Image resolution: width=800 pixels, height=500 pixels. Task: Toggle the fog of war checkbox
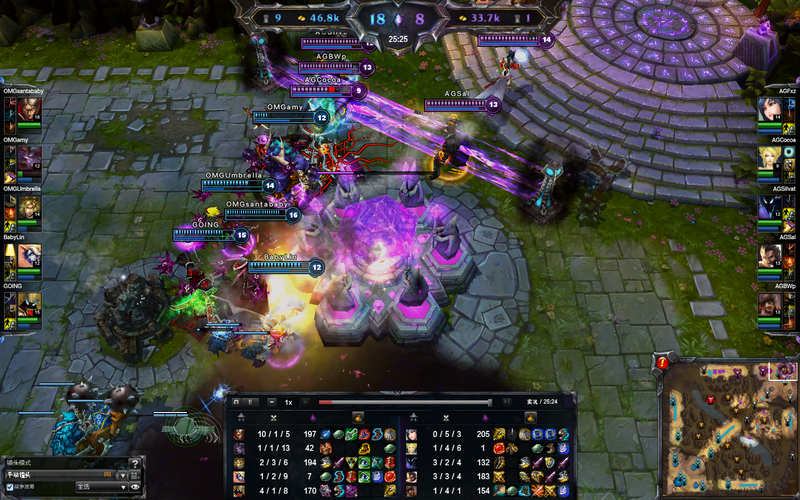[x=10, y=487]
